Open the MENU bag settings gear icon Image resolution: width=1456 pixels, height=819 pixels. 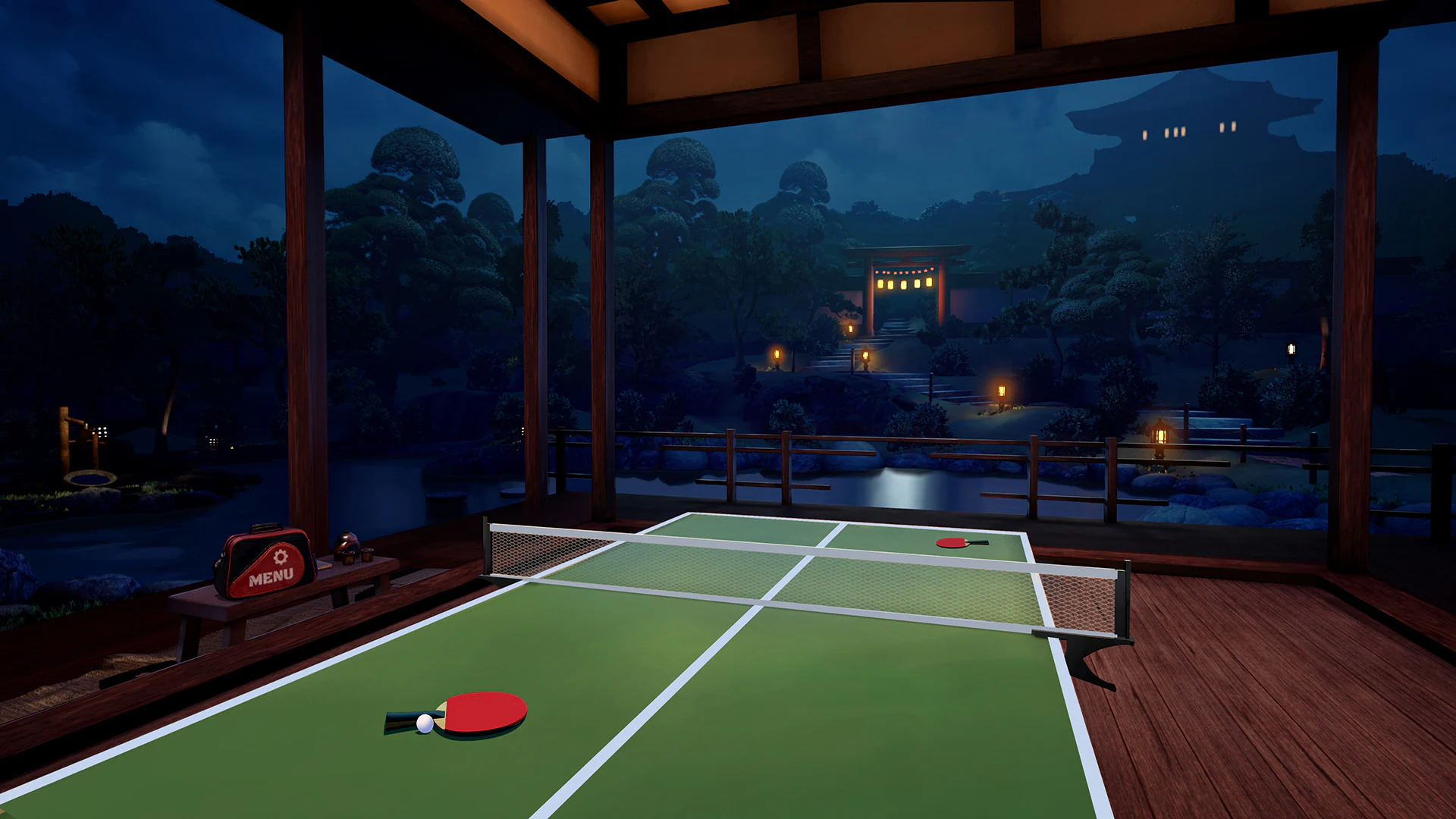[280, 557]
